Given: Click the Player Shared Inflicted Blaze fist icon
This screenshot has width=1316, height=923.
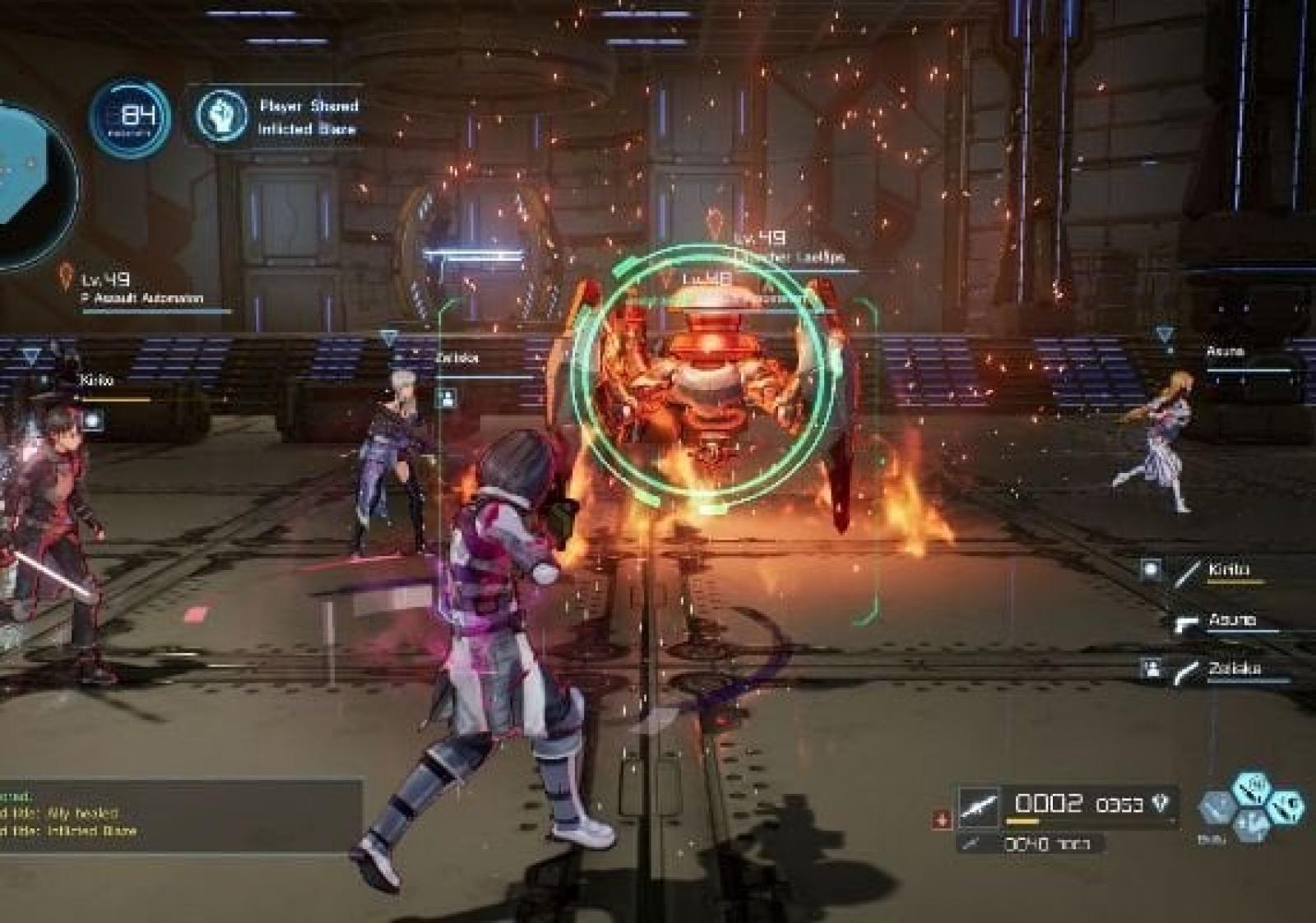Looking at the screenshot, I should (x=222, y=116).
